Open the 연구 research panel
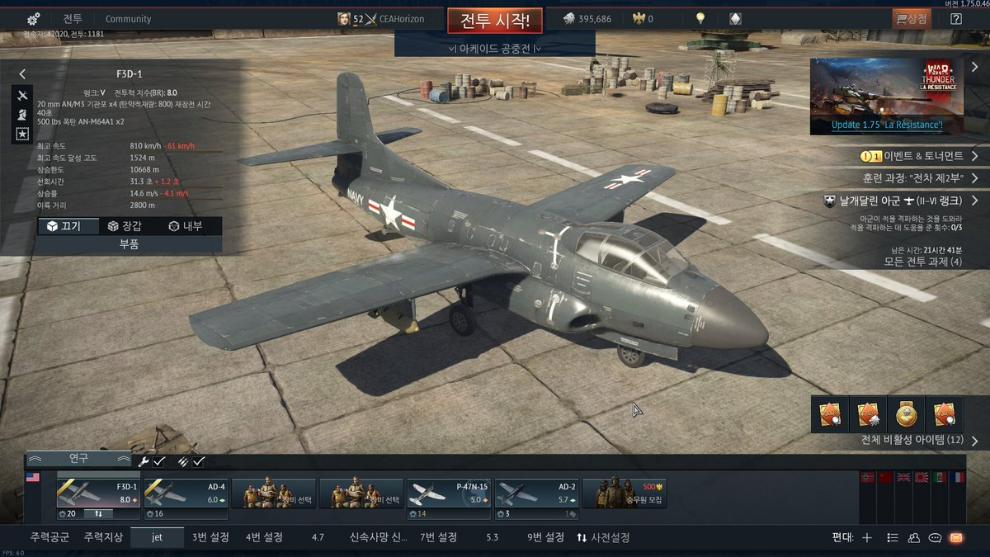This screenshot has width=990, height=557. point(78,459)
